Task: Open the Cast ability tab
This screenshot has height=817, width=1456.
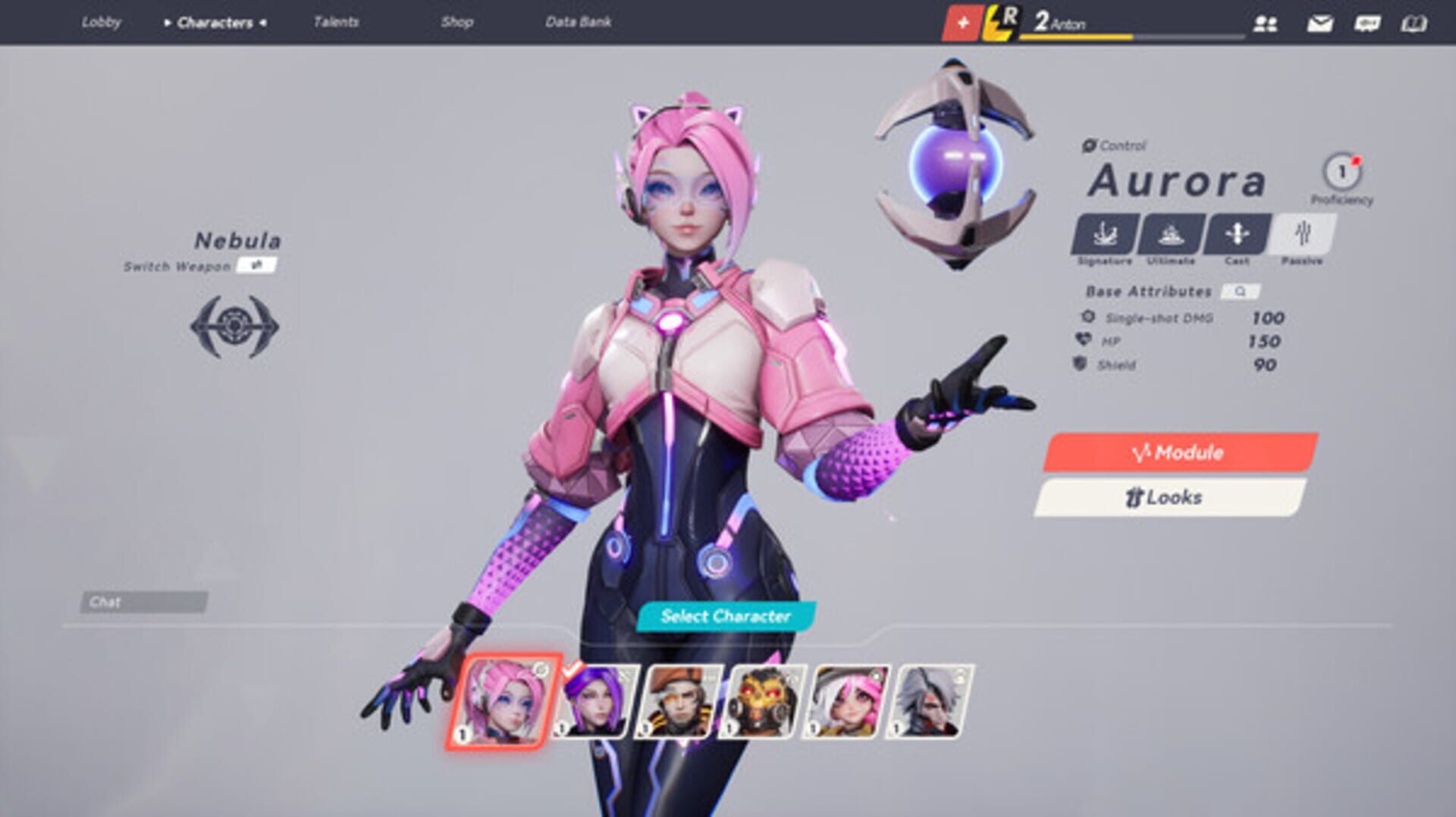Action: tap(1235, 236)
